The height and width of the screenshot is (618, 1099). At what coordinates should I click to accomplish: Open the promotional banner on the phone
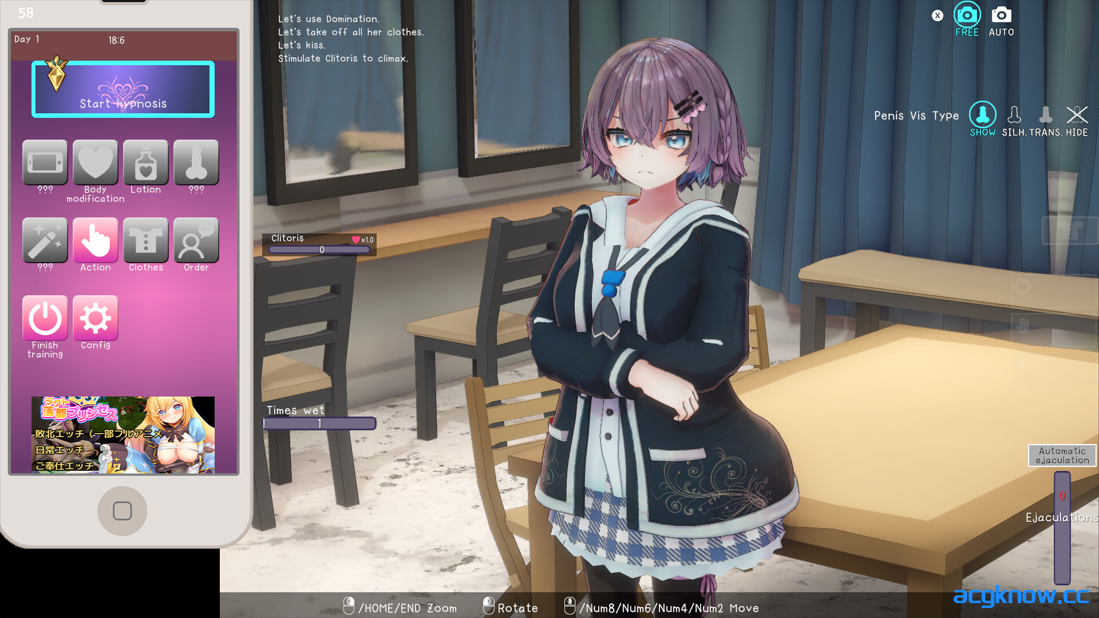(x=123, y=434)
